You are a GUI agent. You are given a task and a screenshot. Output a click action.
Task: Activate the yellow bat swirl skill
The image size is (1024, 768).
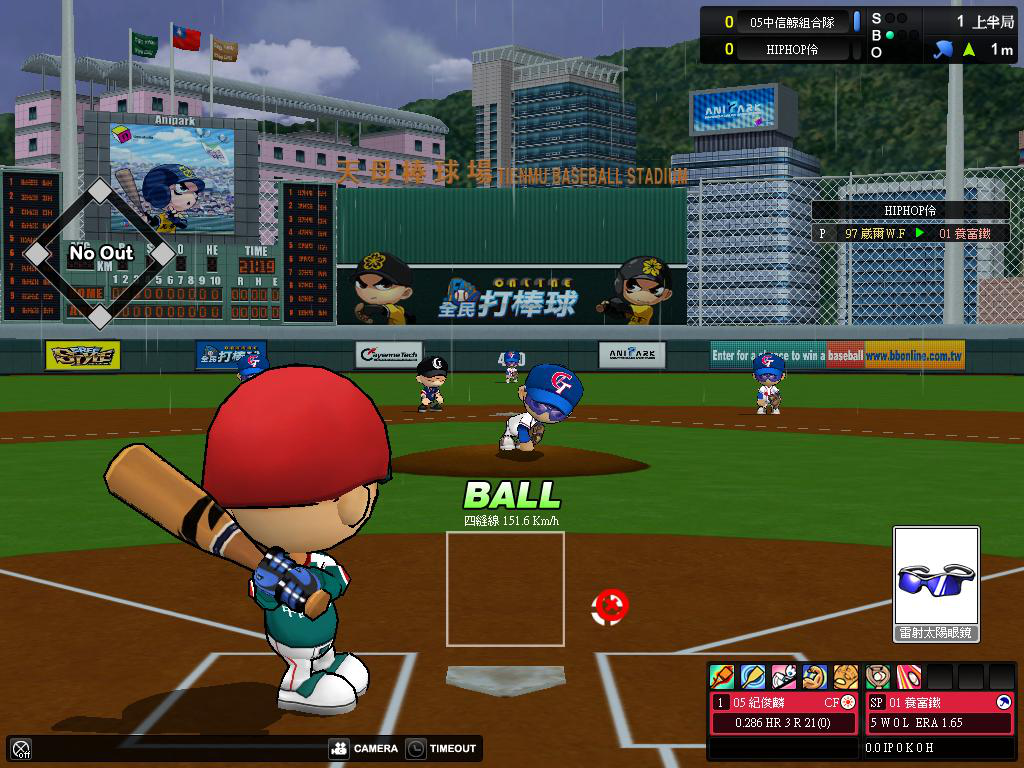[753, 677]
